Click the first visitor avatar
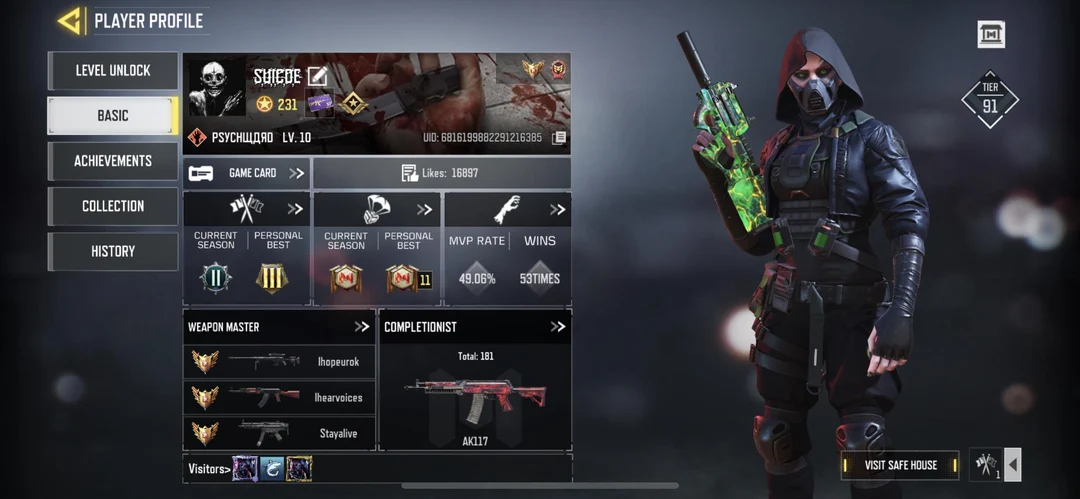This screenshot has width=1080, height=499. 245,468
